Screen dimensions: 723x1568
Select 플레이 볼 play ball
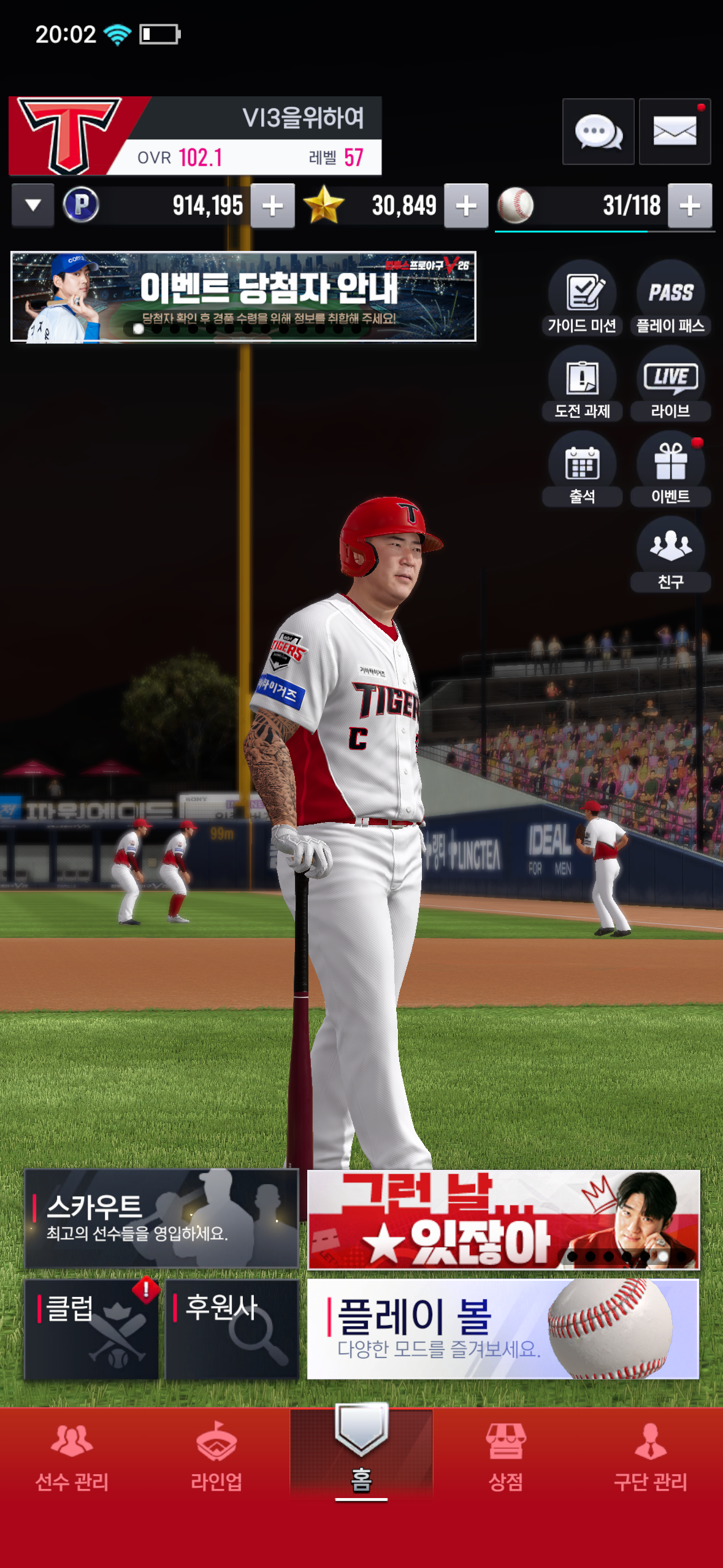coord(503,1329)
